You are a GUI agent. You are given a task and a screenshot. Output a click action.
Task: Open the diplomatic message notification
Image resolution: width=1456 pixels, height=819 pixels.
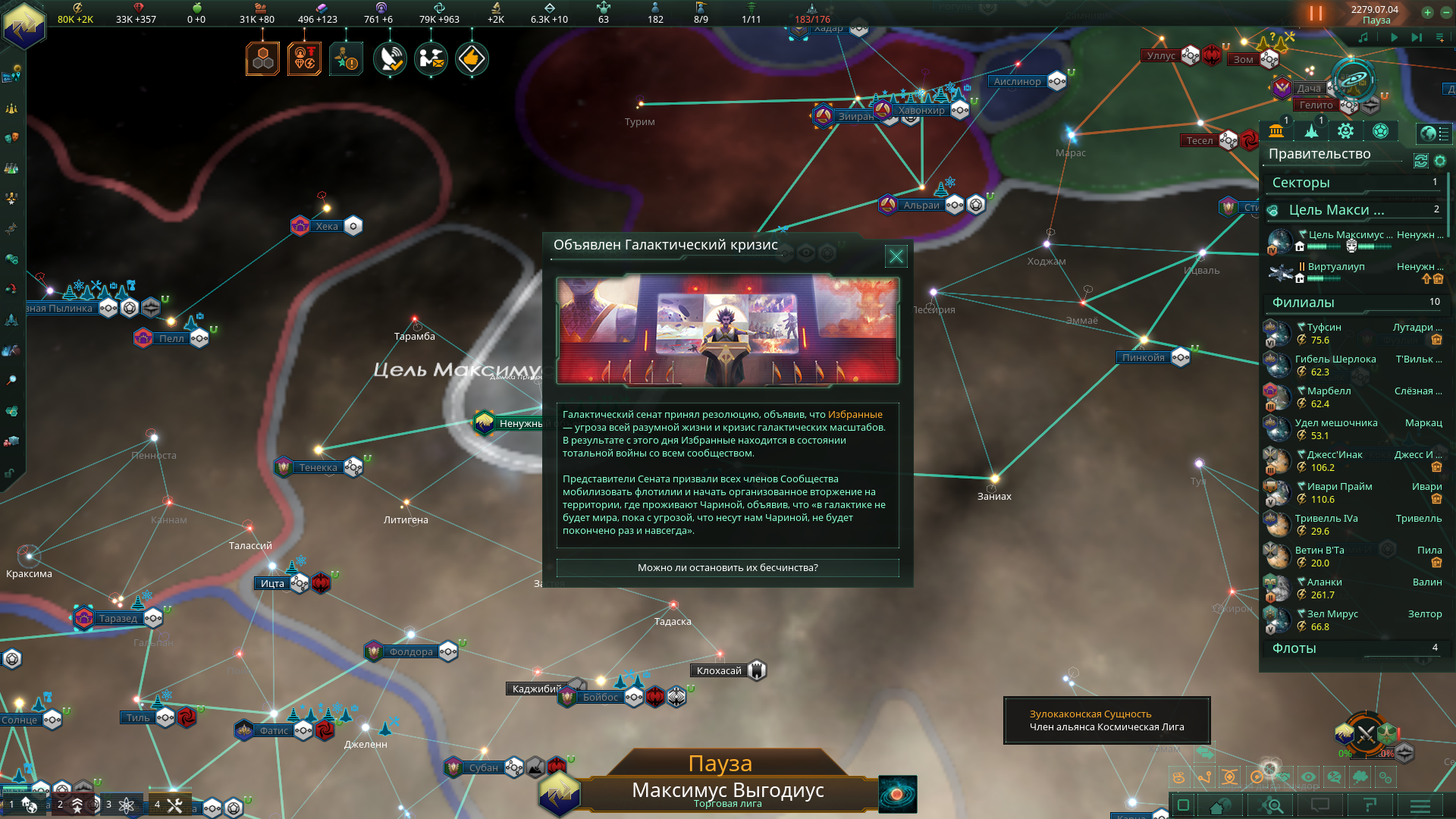(x=431, y=59)
